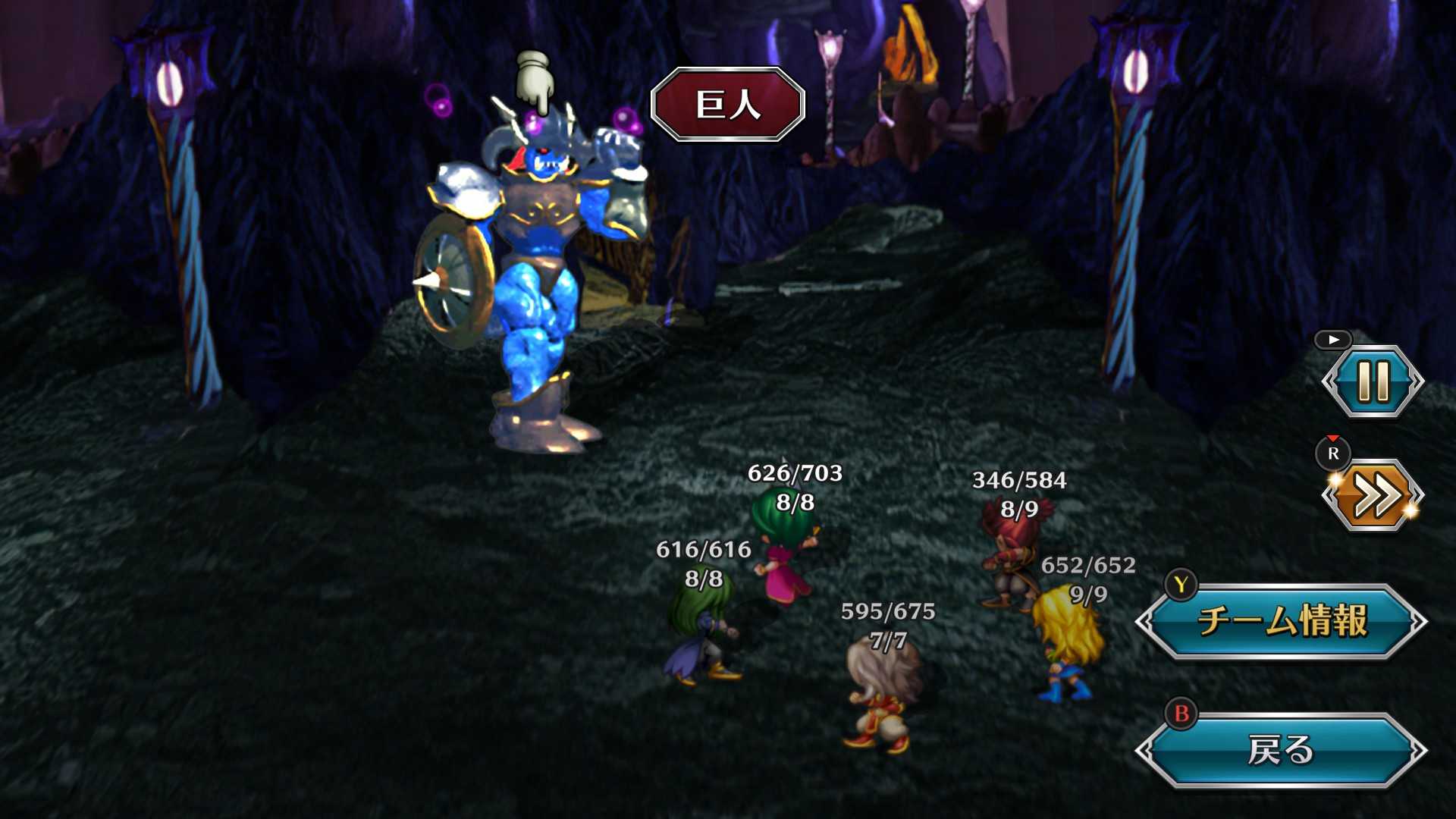
Task: Activate the fast-forward double arrow button
Action: click(1373, 496)
